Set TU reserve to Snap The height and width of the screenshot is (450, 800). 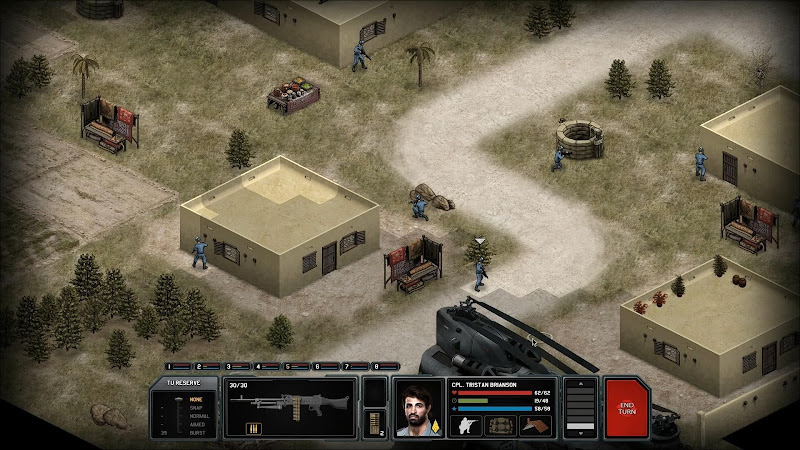coord(196,408)
